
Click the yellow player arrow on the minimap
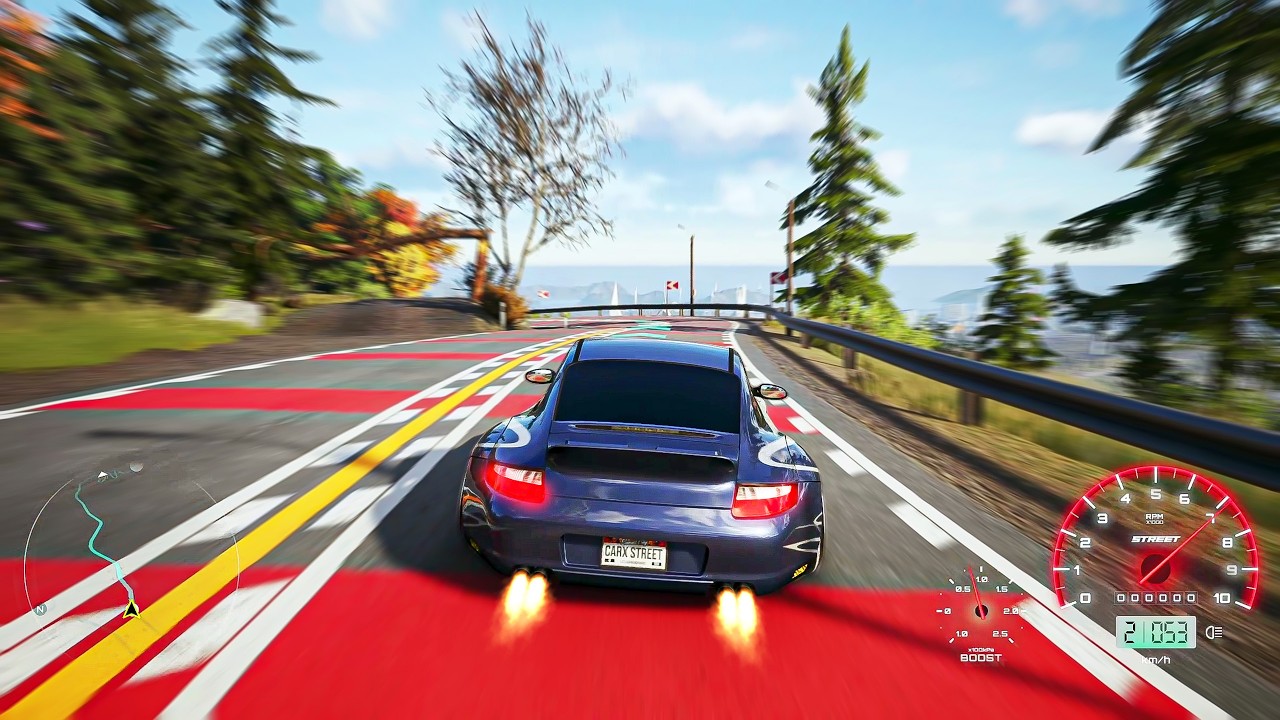point(131,609)
